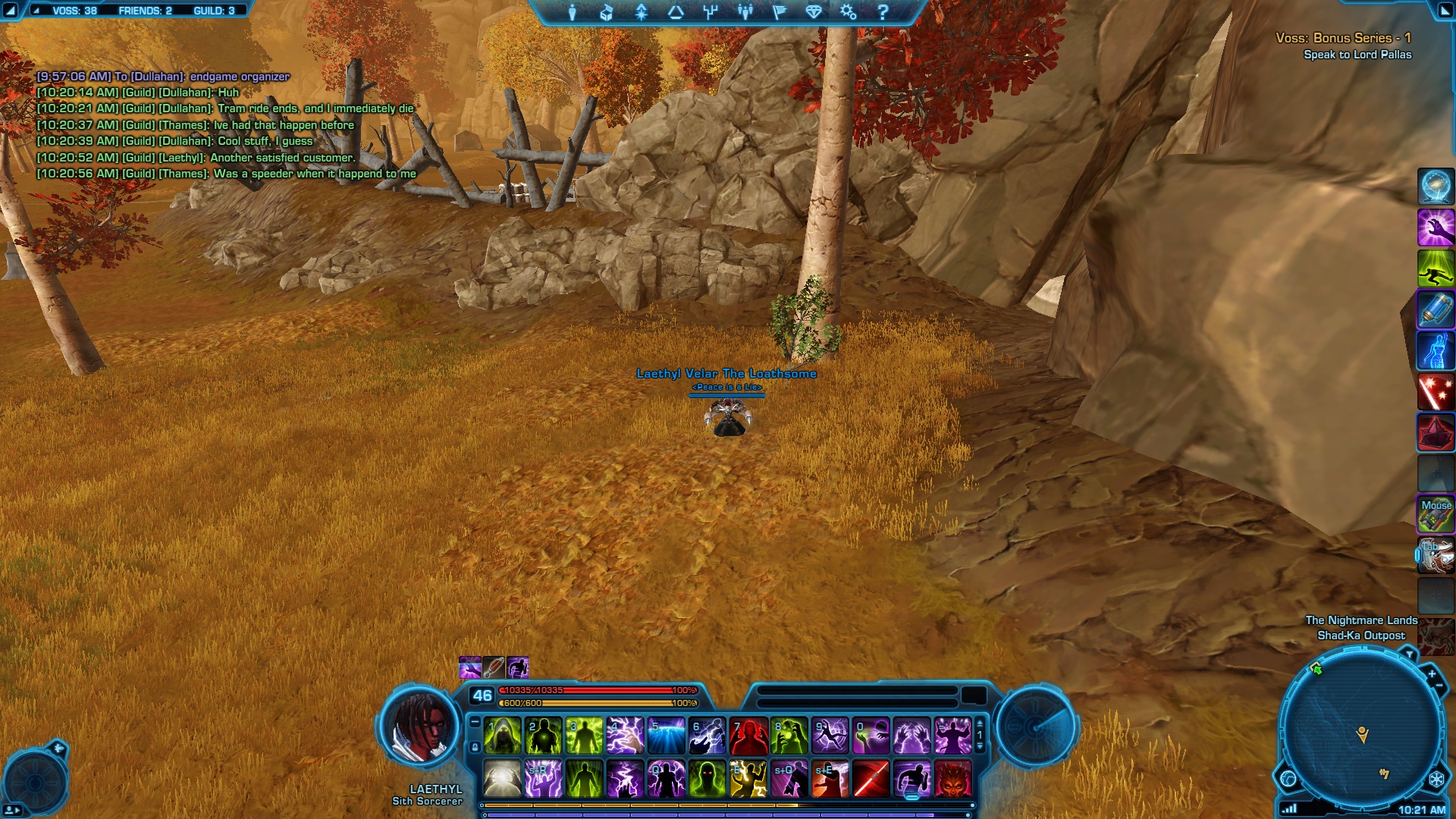Use the red figure ability in slot 7
Image resolution: width=1456 pixels, height=819 pixels.
[x=748, y=736]
